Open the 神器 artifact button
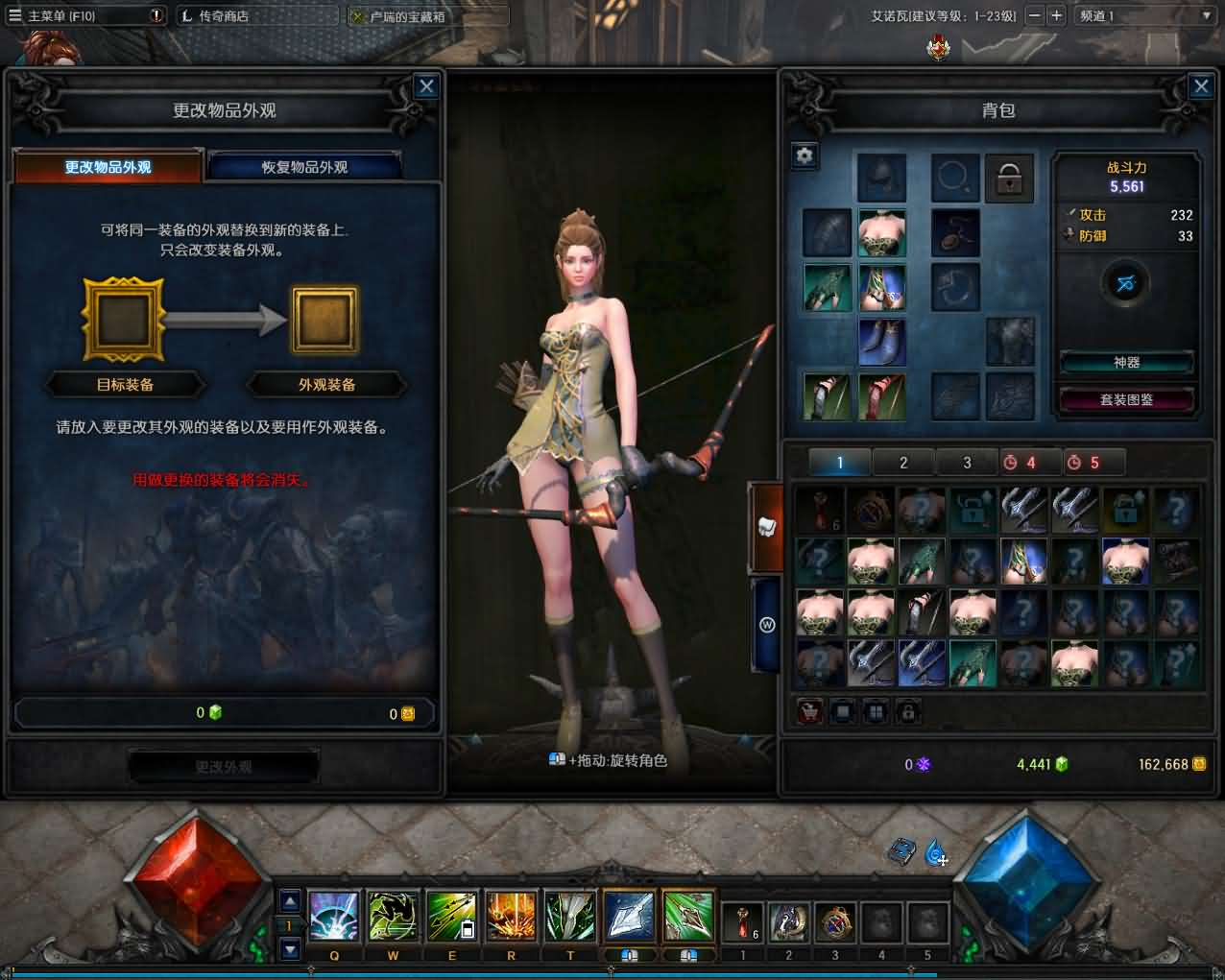The width and height of the screenshot is (1225, 980). (x=1126, y=362)
